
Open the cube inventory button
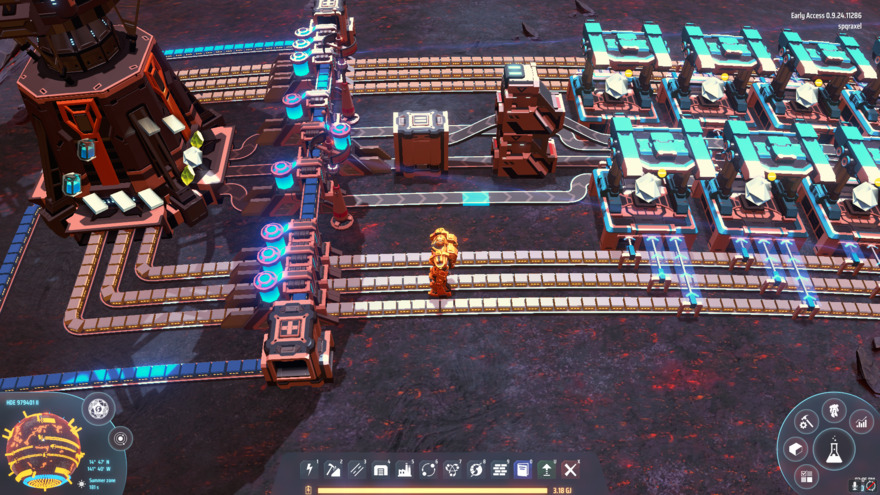coord(797,449)
